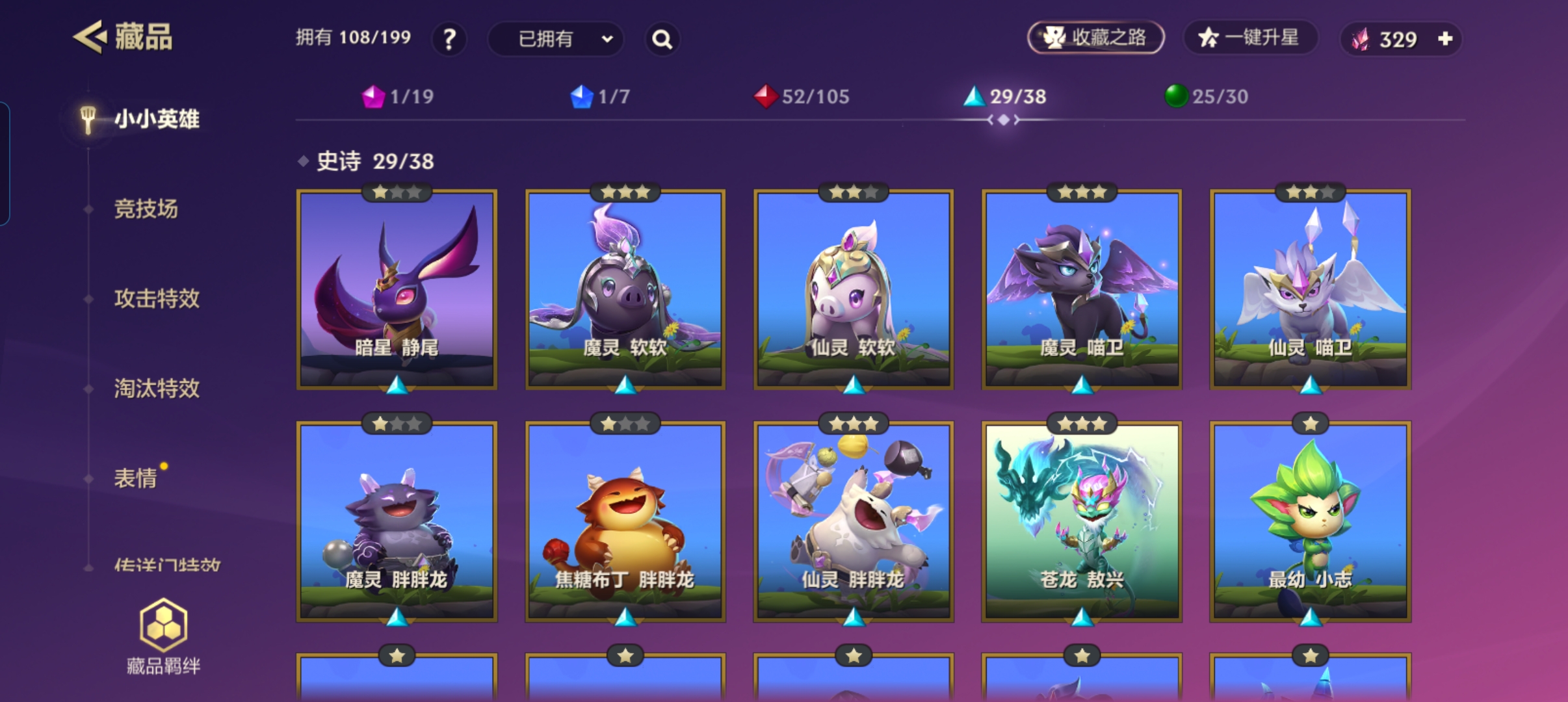
Task: Choose the 苍龙 敖兴 card
Action: (1081, 521)
